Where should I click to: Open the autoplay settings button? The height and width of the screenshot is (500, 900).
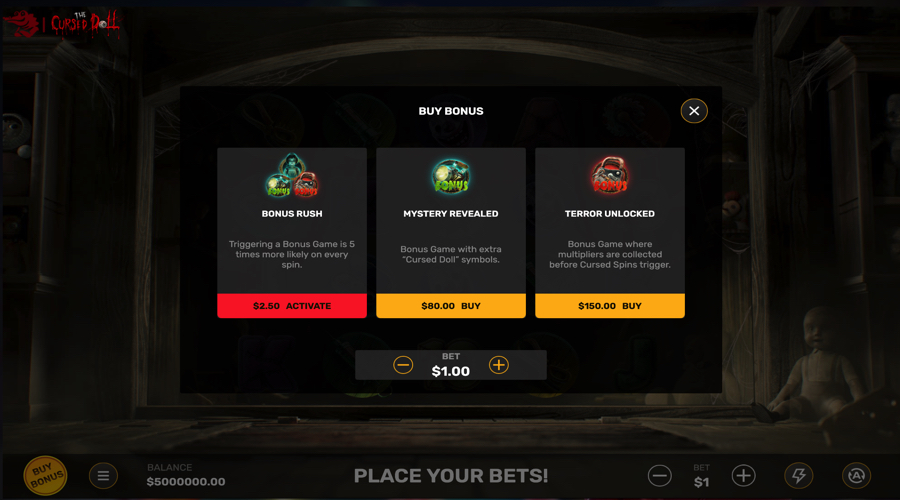click(856, 476)
